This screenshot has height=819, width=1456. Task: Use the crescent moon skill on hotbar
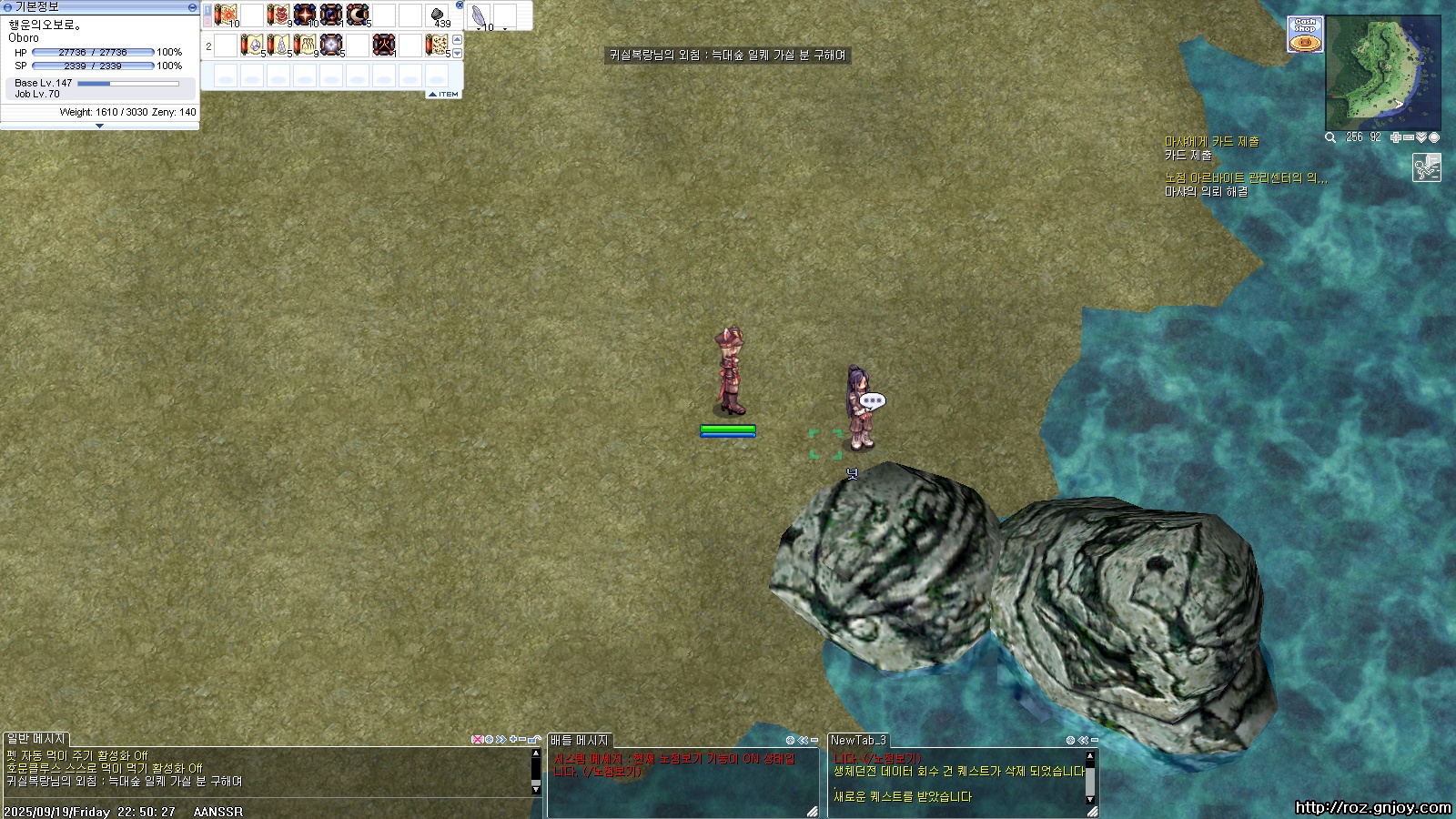(x=358, y=15)
